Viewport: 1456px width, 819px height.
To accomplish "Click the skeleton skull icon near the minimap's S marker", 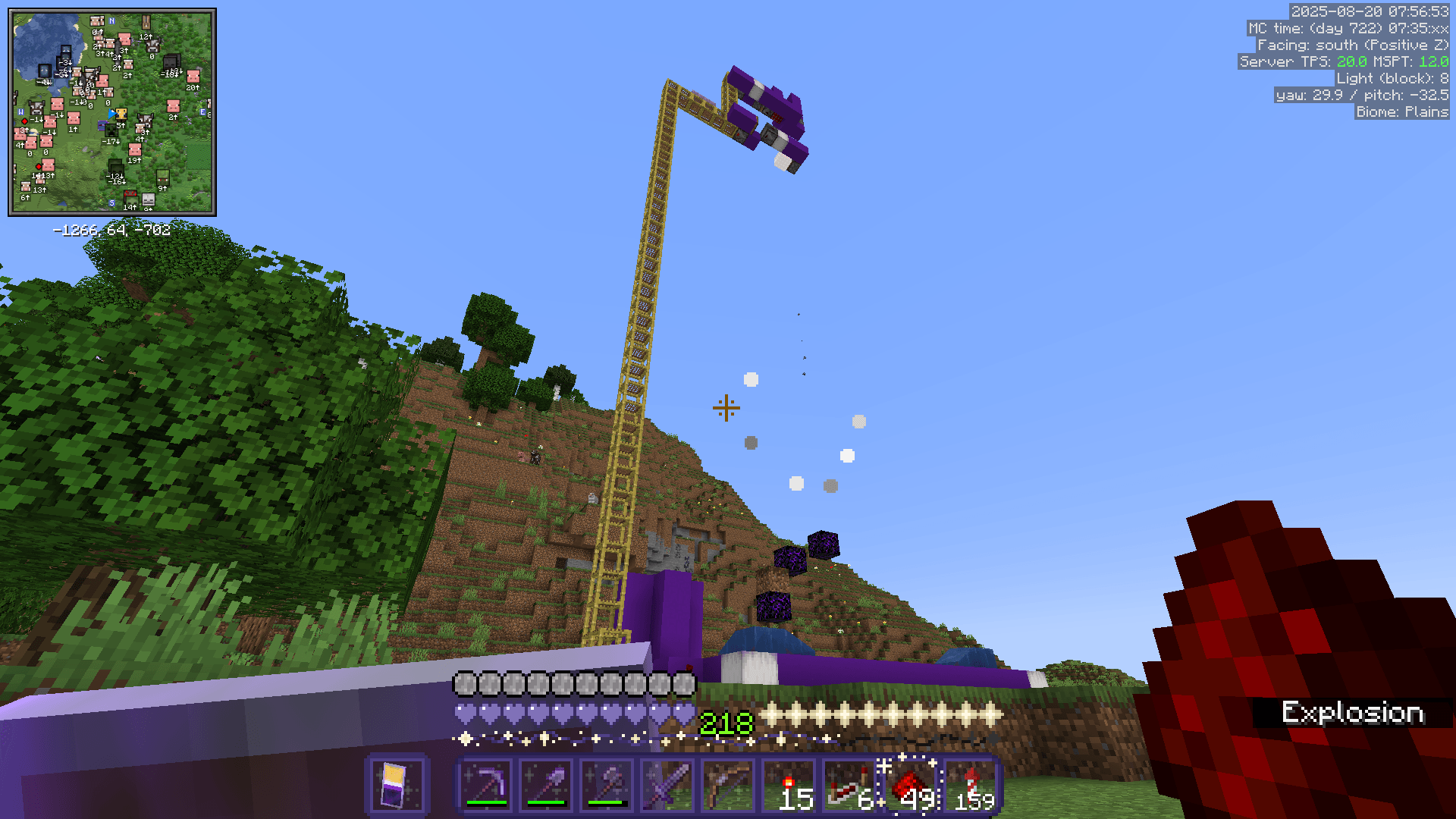I will [x=148, y=201].
